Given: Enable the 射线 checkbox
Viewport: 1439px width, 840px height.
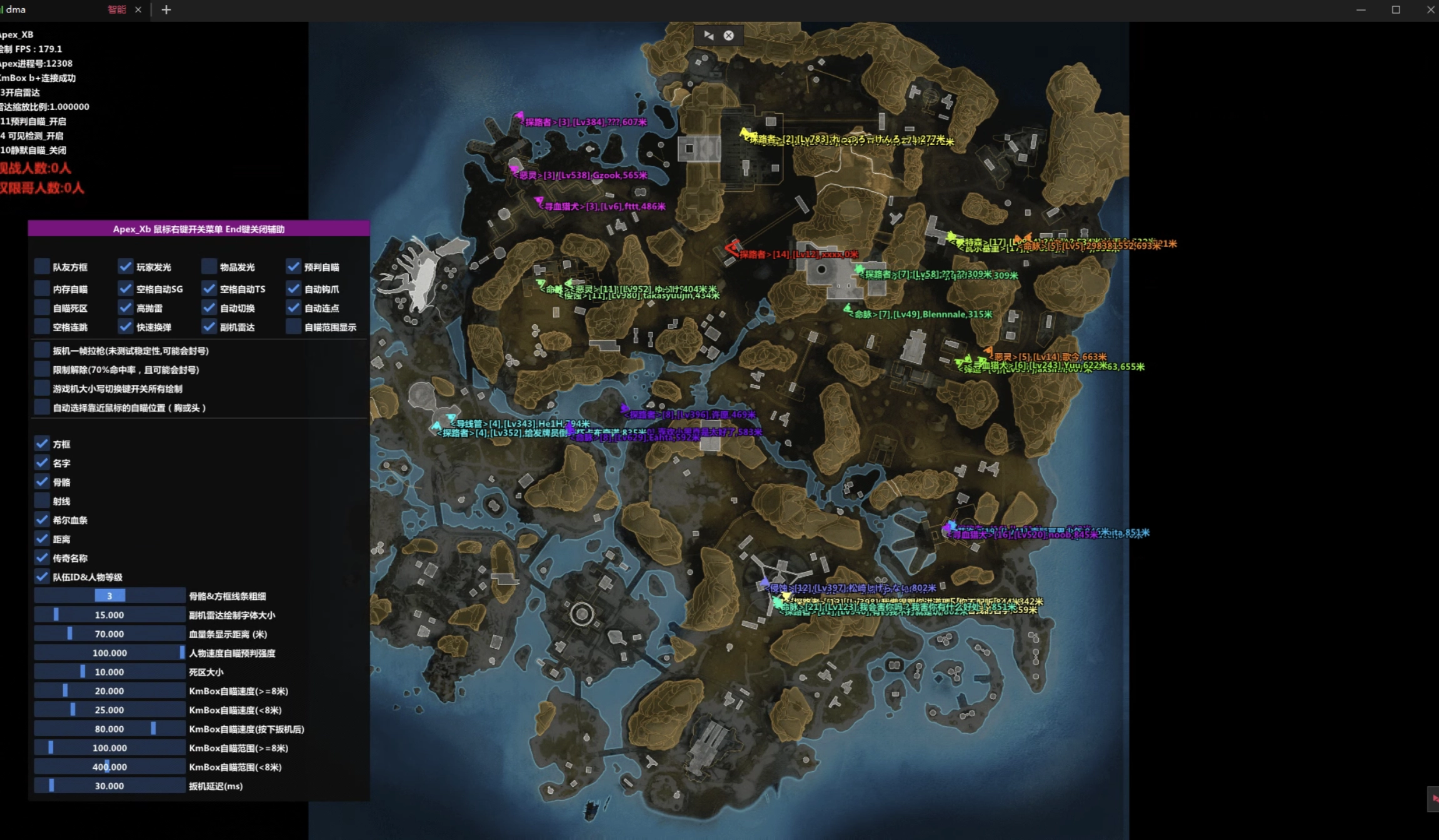Looking at the screenshot, I should (x=42, y=501).
